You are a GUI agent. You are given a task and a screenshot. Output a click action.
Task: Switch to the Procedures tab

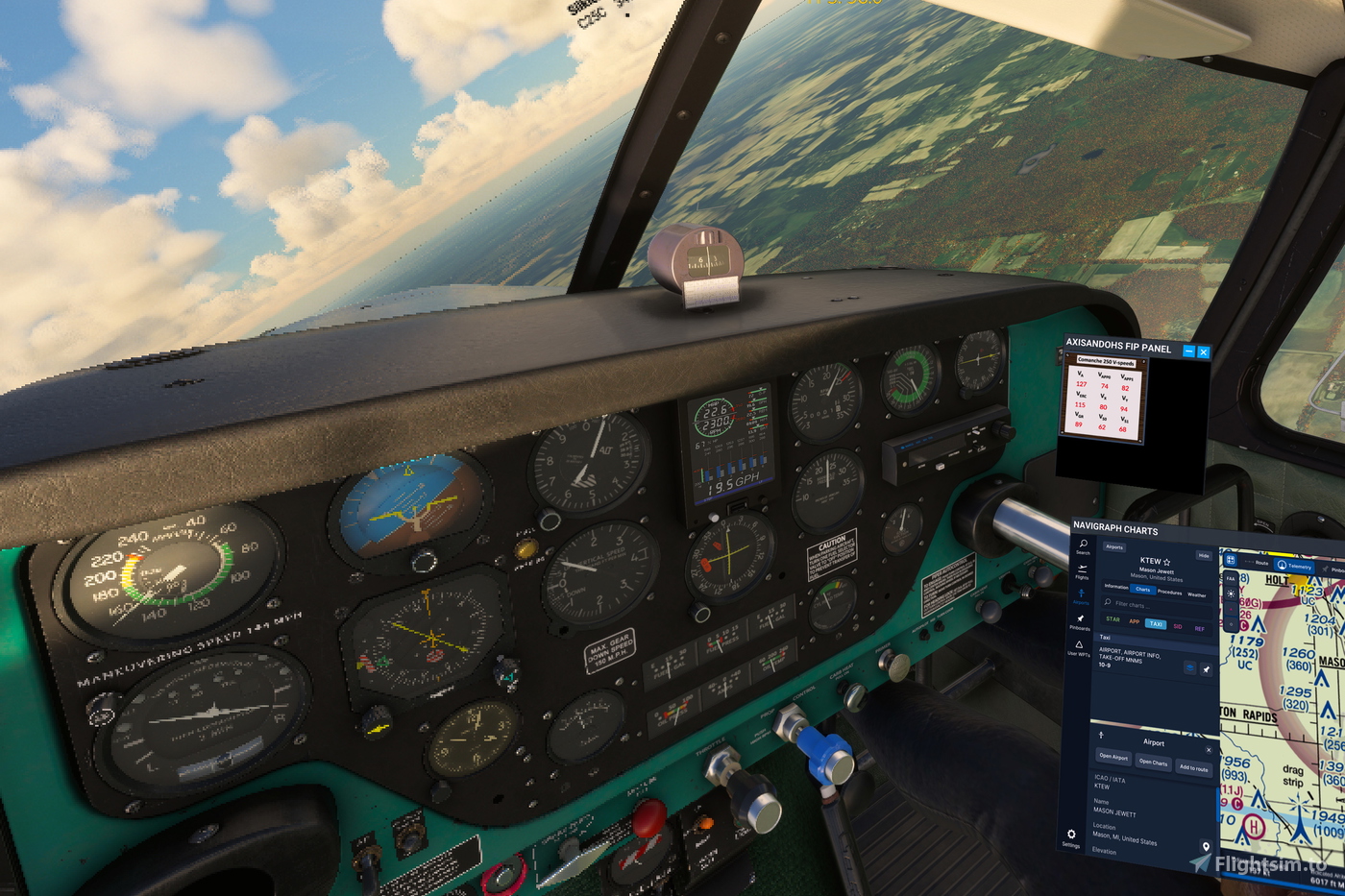click(x=1171, y=592)
